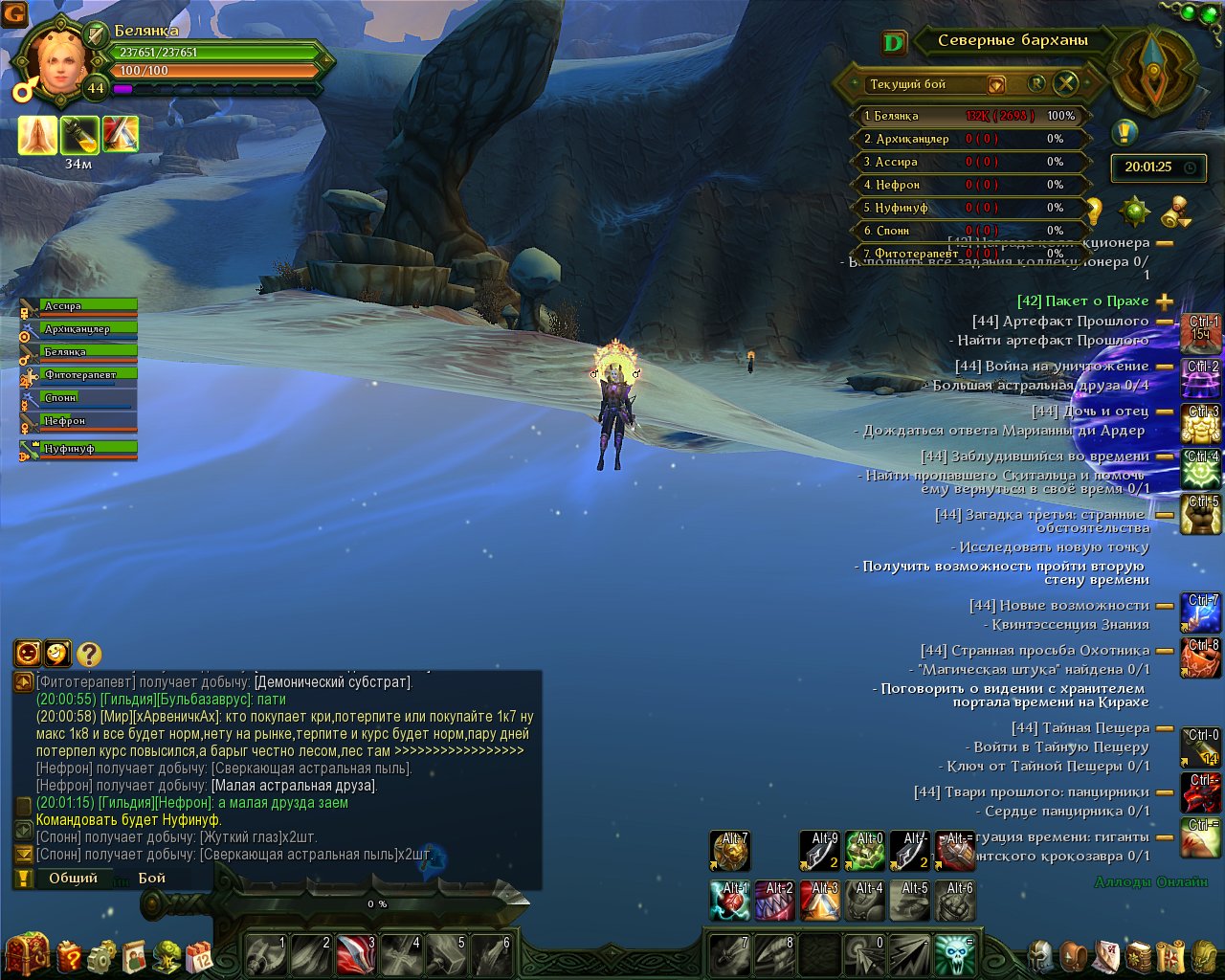Activate the red blade ability in slot 3
1225x980 pixels.
pyautogui.click(x=356, y=954)
